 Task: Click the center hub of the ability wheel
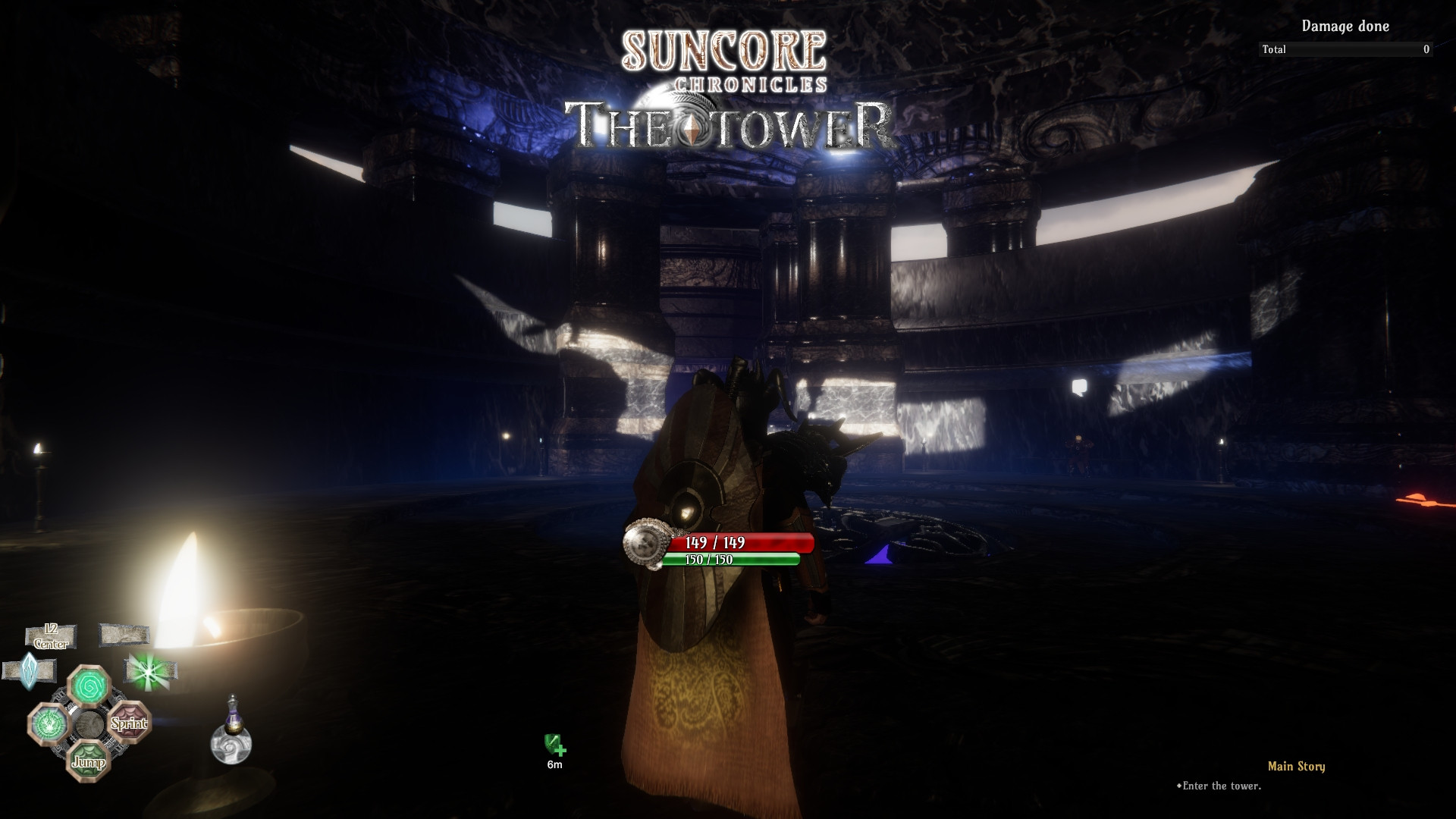[90, 724]
